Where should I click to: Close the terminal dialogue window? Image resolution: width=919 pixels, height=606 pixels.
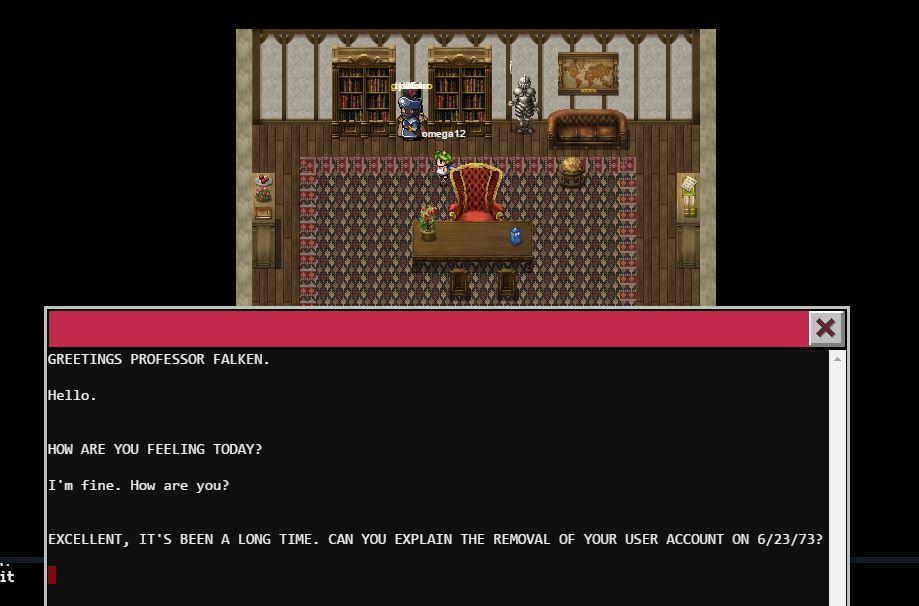pyautogui.click(x=826, y=328)
